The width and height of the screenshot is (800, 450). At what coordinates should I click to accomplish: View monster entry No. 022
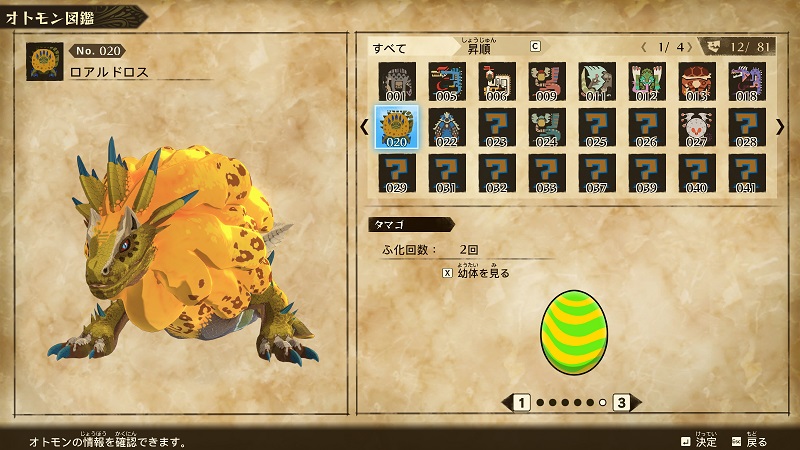point(447,127)
